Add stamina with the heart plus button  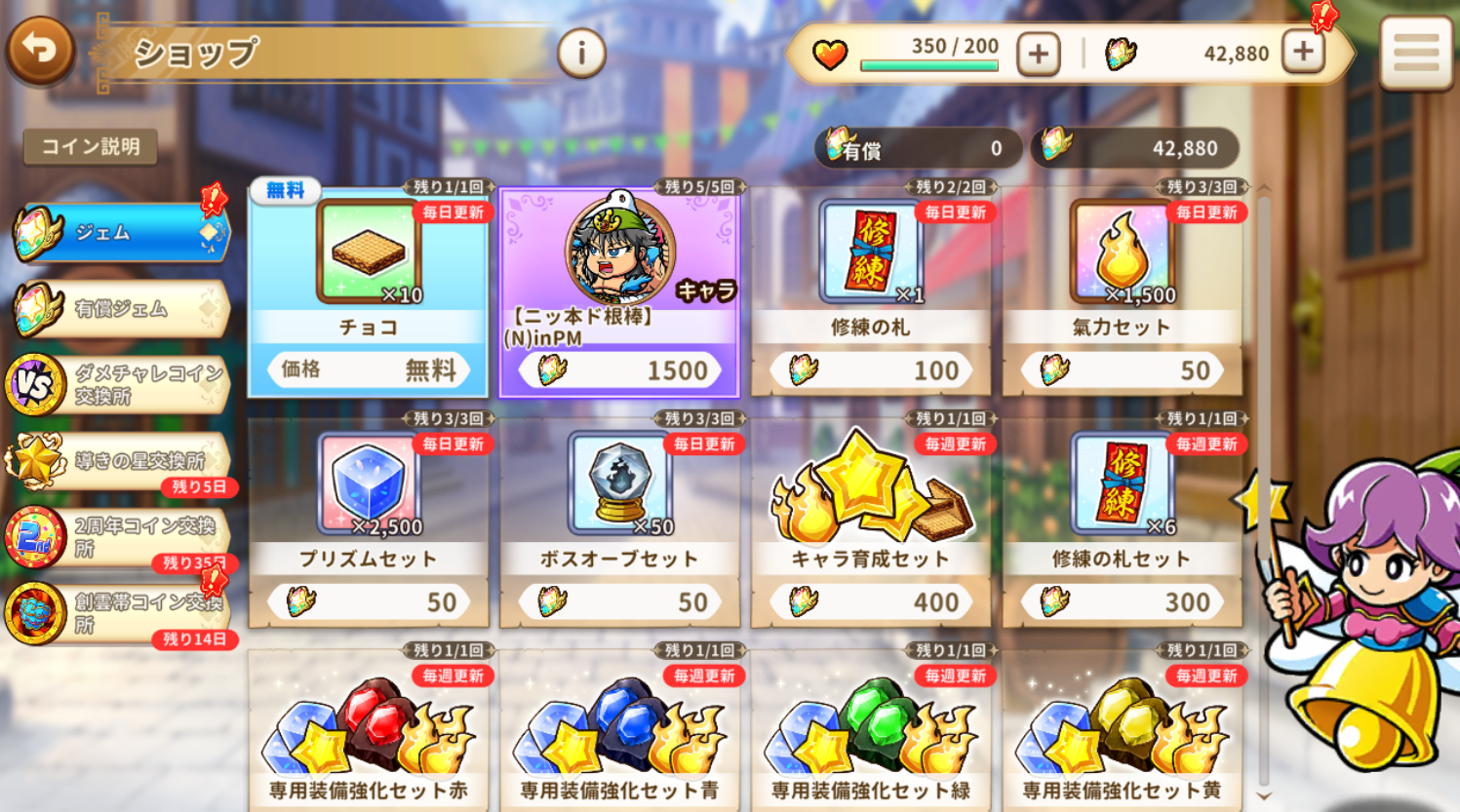coord(1038,54)
